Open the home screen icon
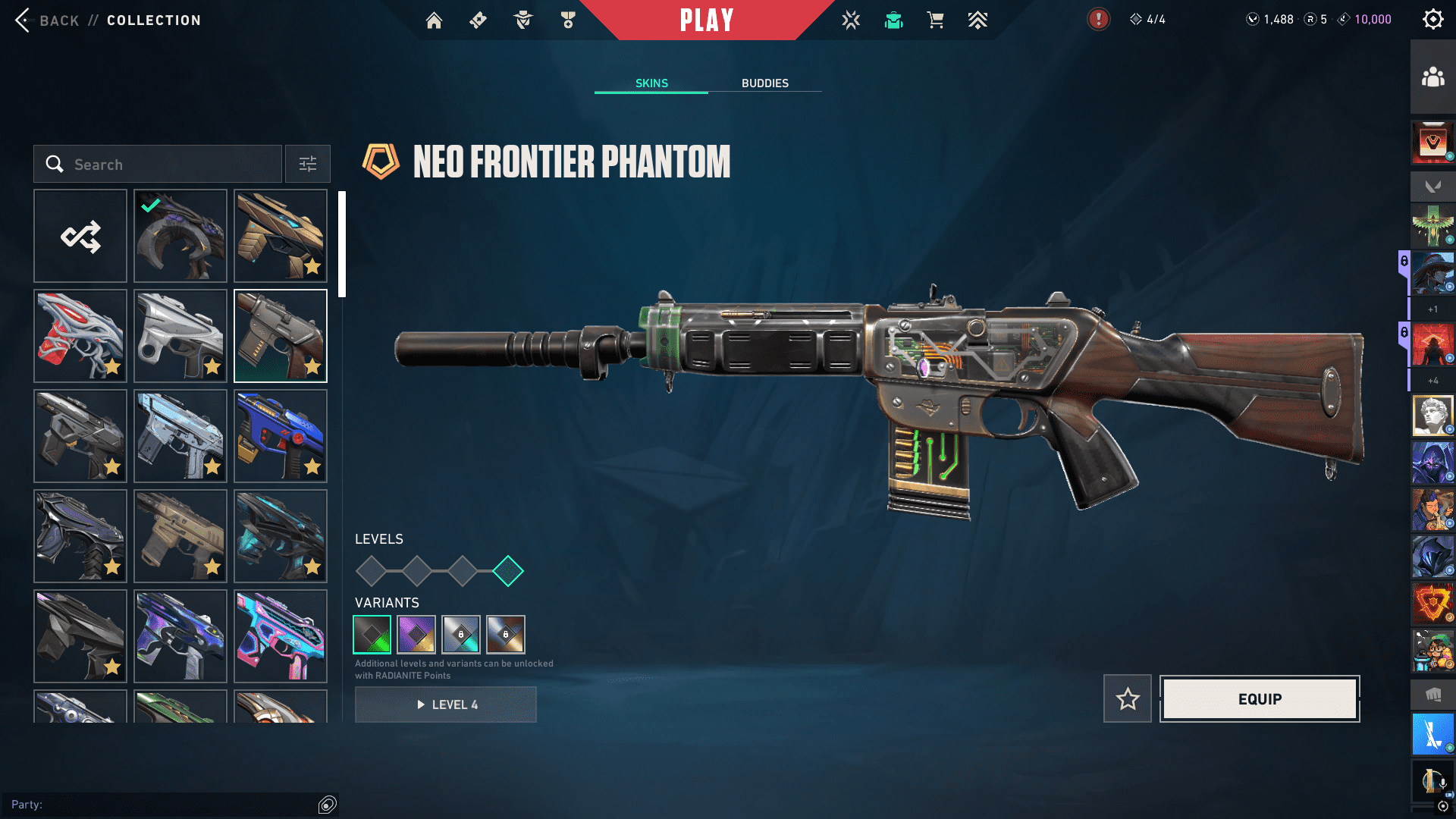 click(x=434, y=20)
